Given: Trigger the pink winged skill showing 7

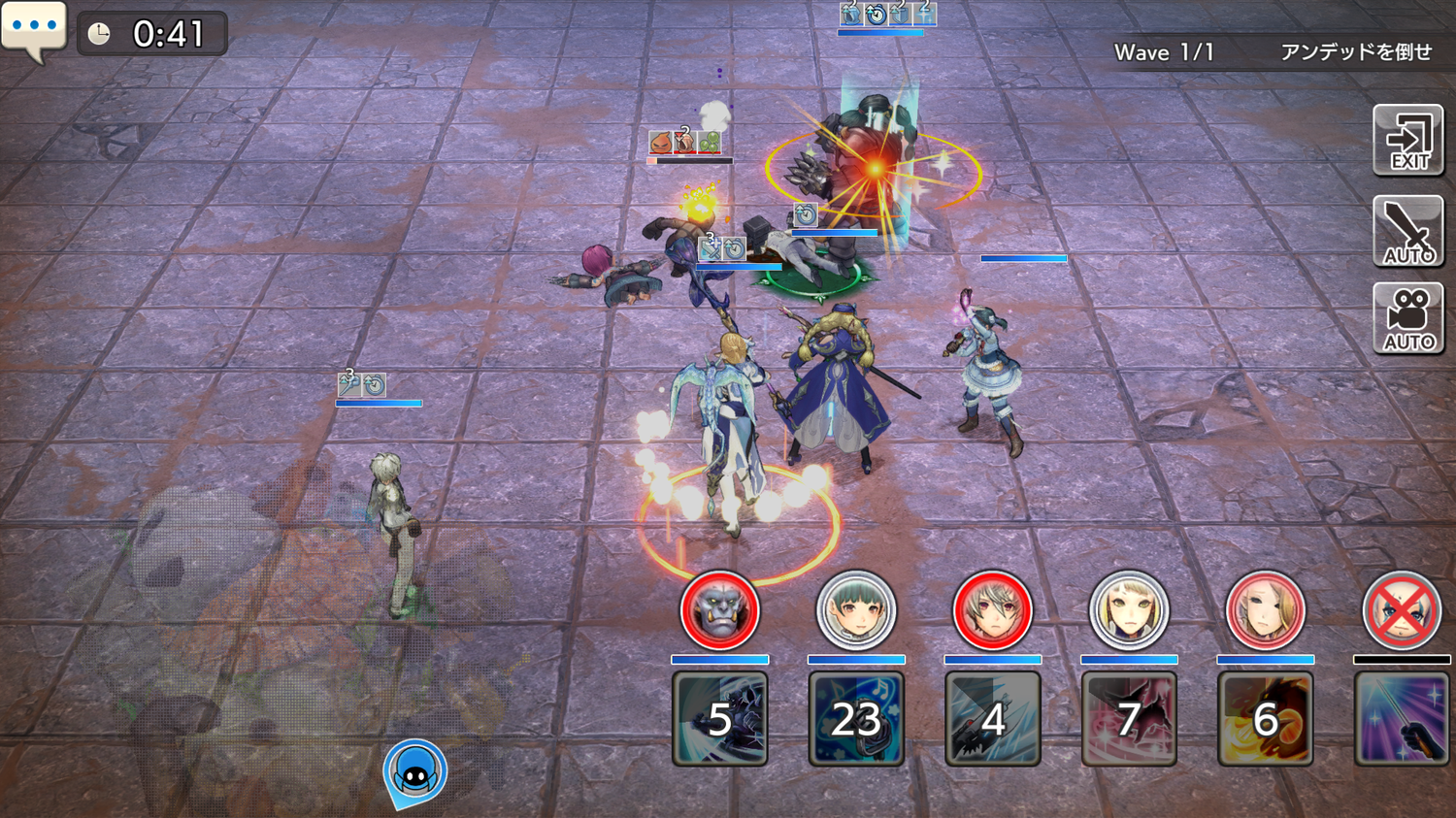Looking at the screenshot, I should (x=1129, y=719).
